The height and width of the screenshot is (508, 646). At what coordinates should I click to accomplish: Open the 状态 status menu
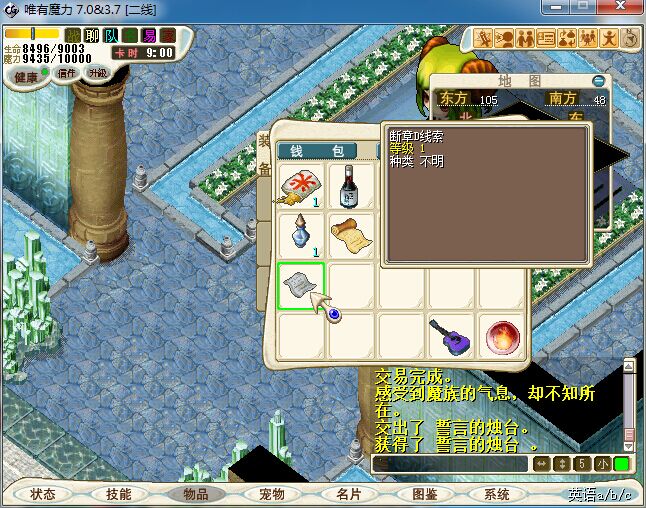(x=42, y=494)
